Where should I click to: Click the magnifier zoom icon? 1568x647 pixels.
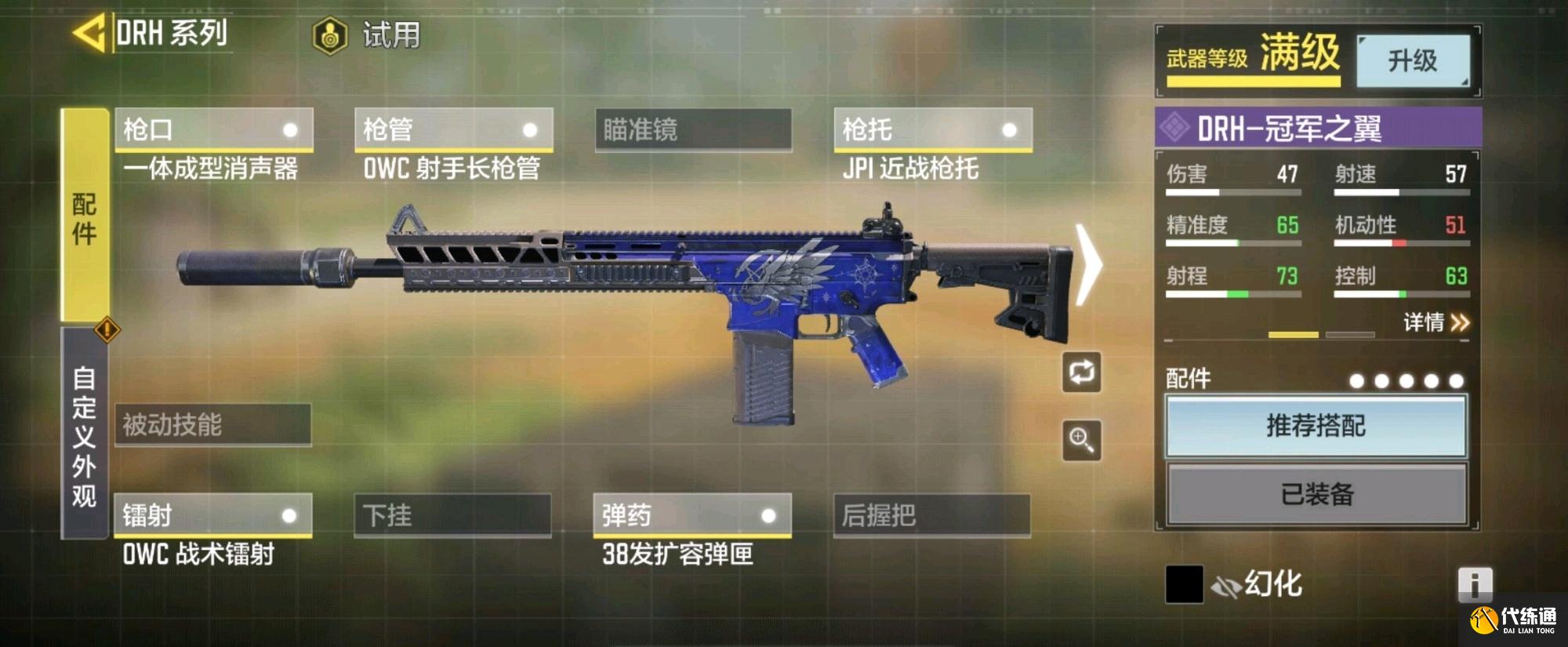(1081, 440)
